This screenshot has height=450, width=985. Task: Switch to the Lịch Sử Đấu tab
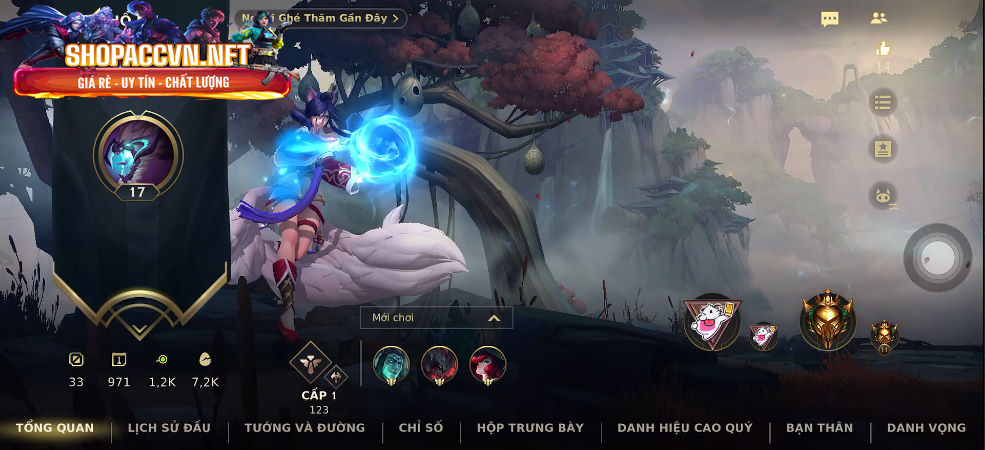coord(169,428)
